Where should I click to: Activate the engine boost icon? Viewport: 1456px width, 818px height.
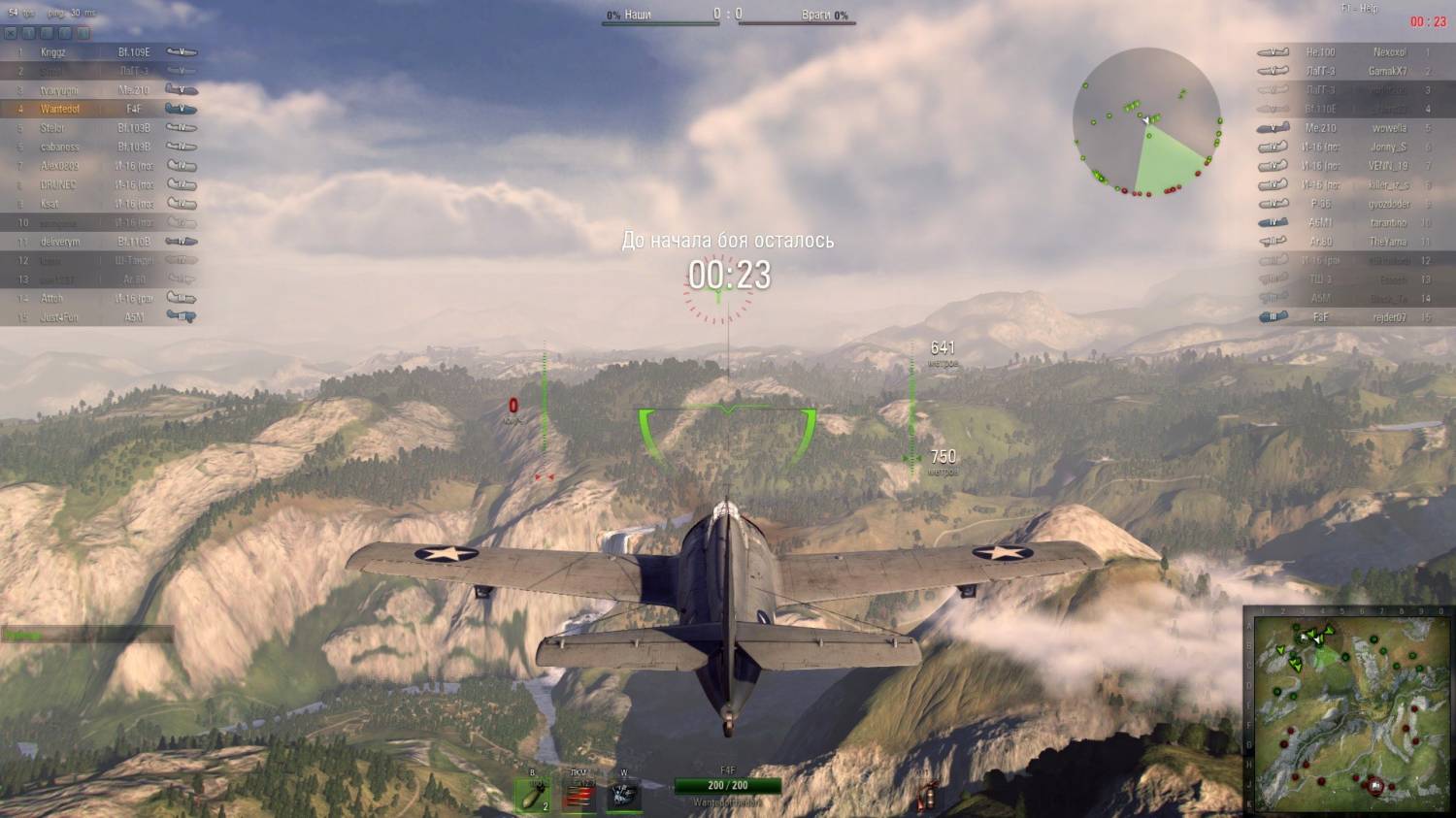coord(623,797)
